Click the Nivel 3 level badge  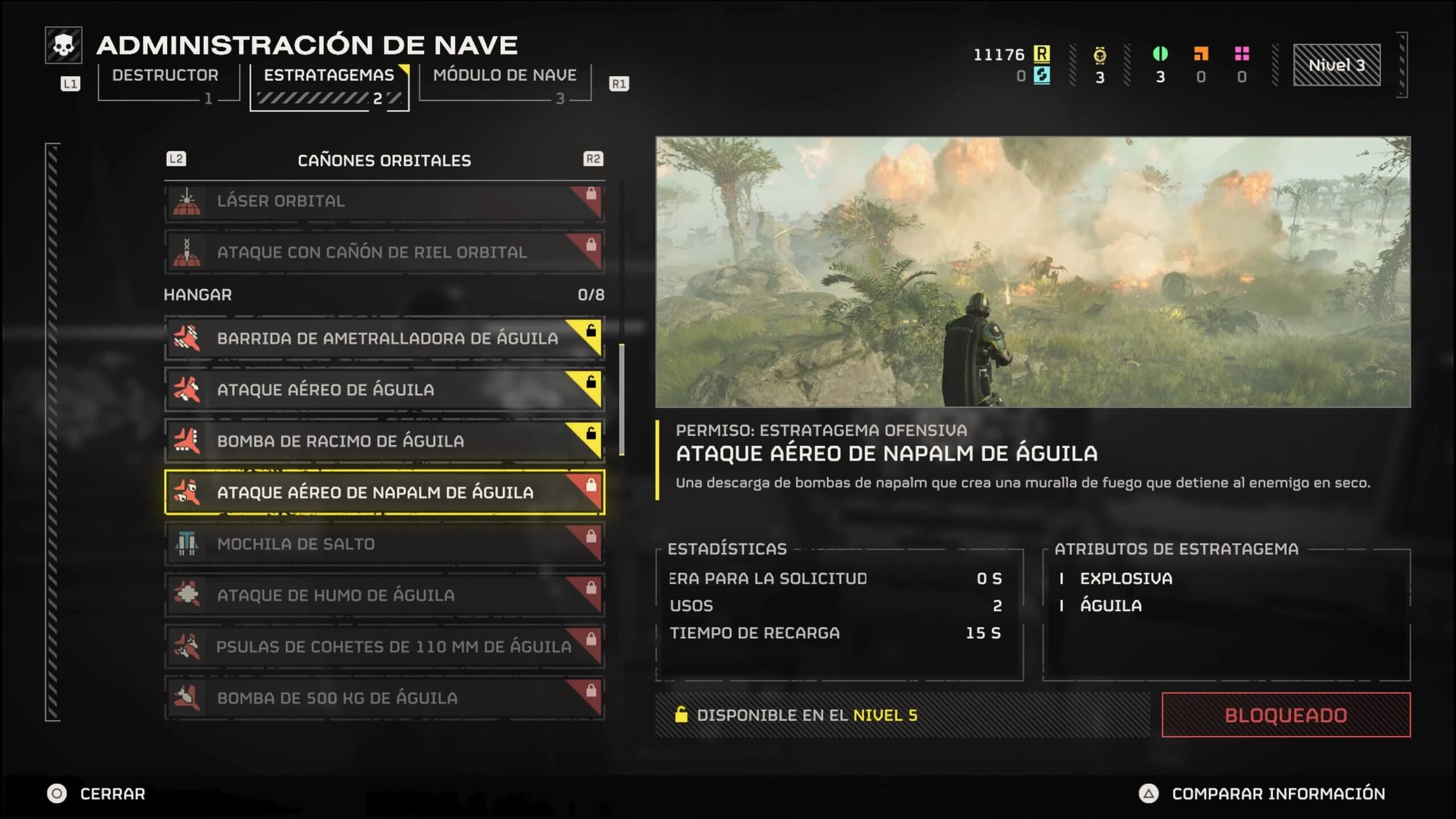pyautogui.click(x=1337, y=65)
